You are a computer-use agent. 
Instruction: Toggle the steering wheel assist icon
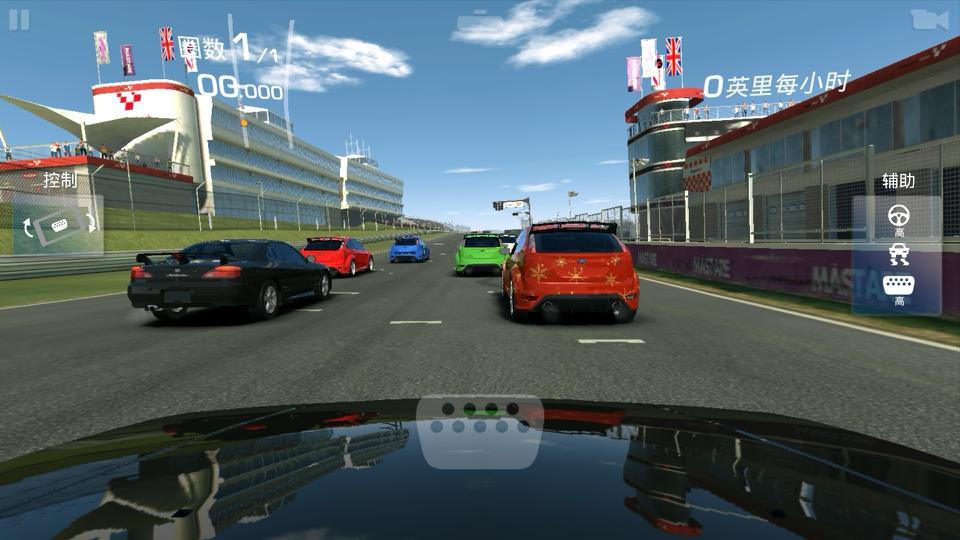[x=898, y=215]
